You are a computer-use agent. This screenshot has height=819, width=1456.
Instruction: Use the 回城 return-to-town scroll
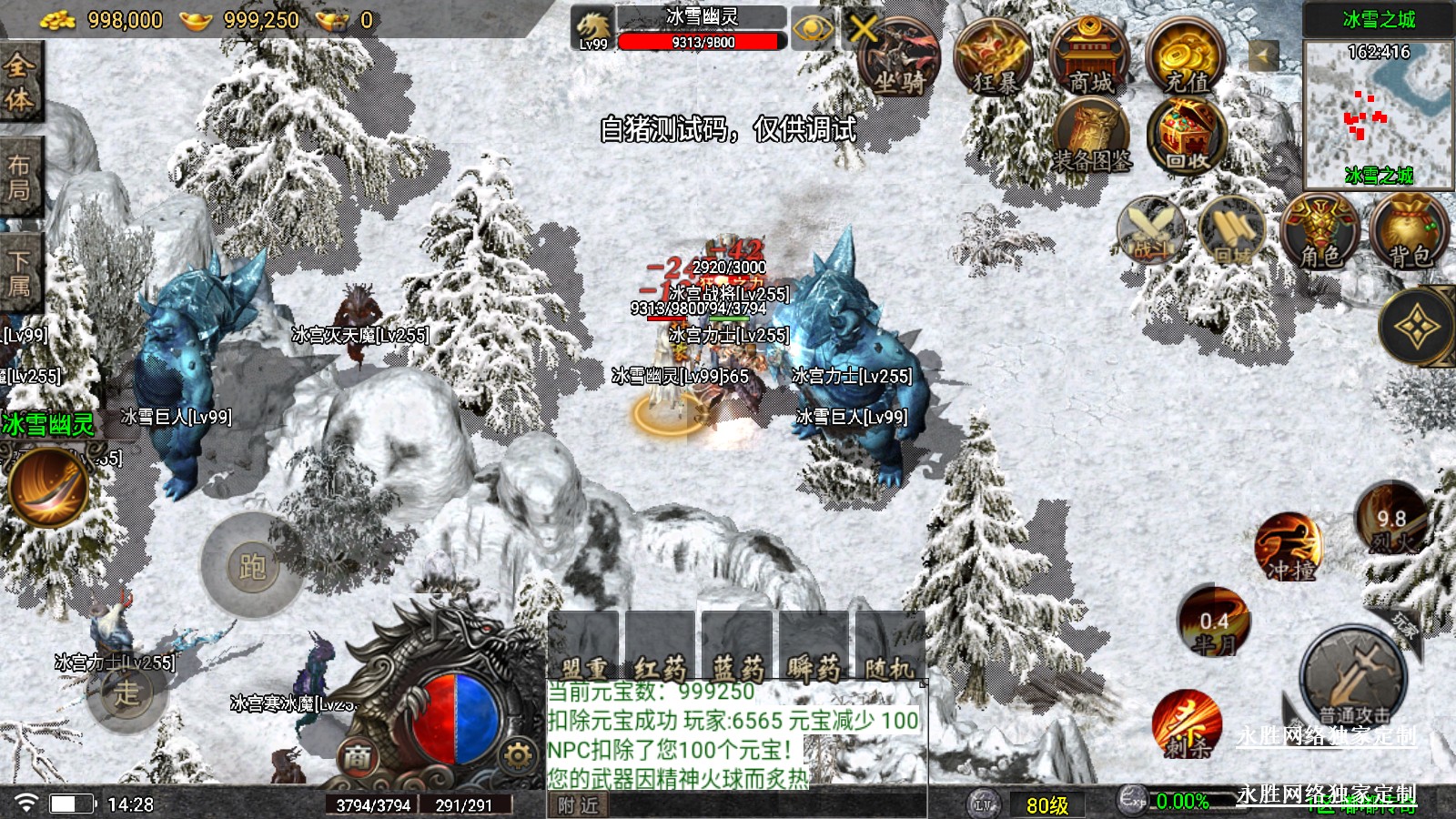[x=1232, y=231]
